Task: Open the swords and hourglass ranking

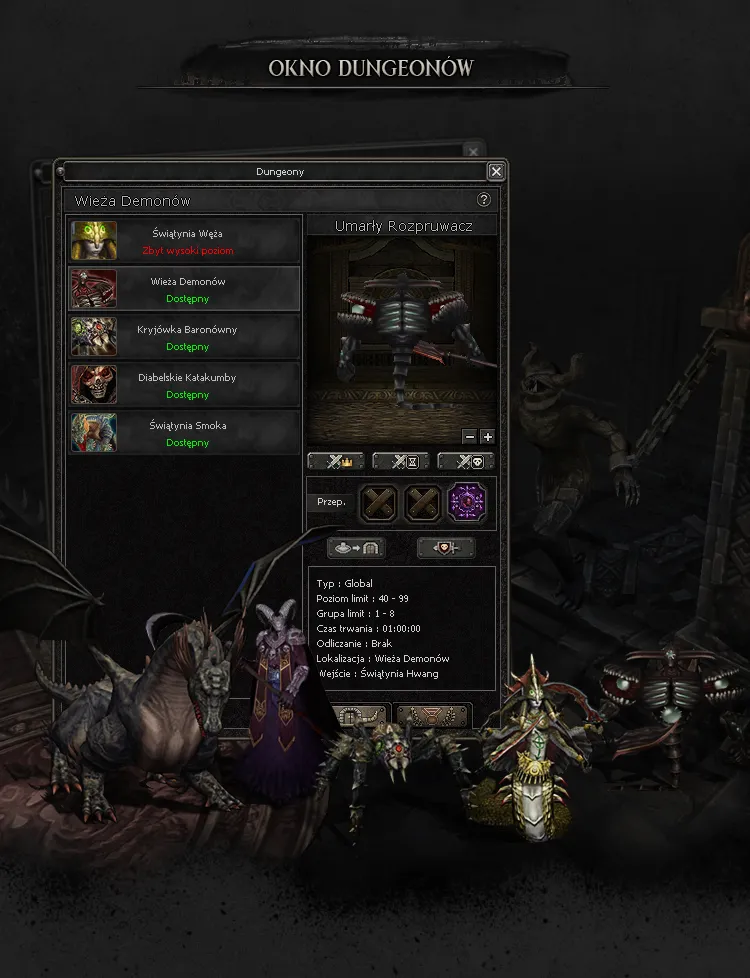Action: 401,462
